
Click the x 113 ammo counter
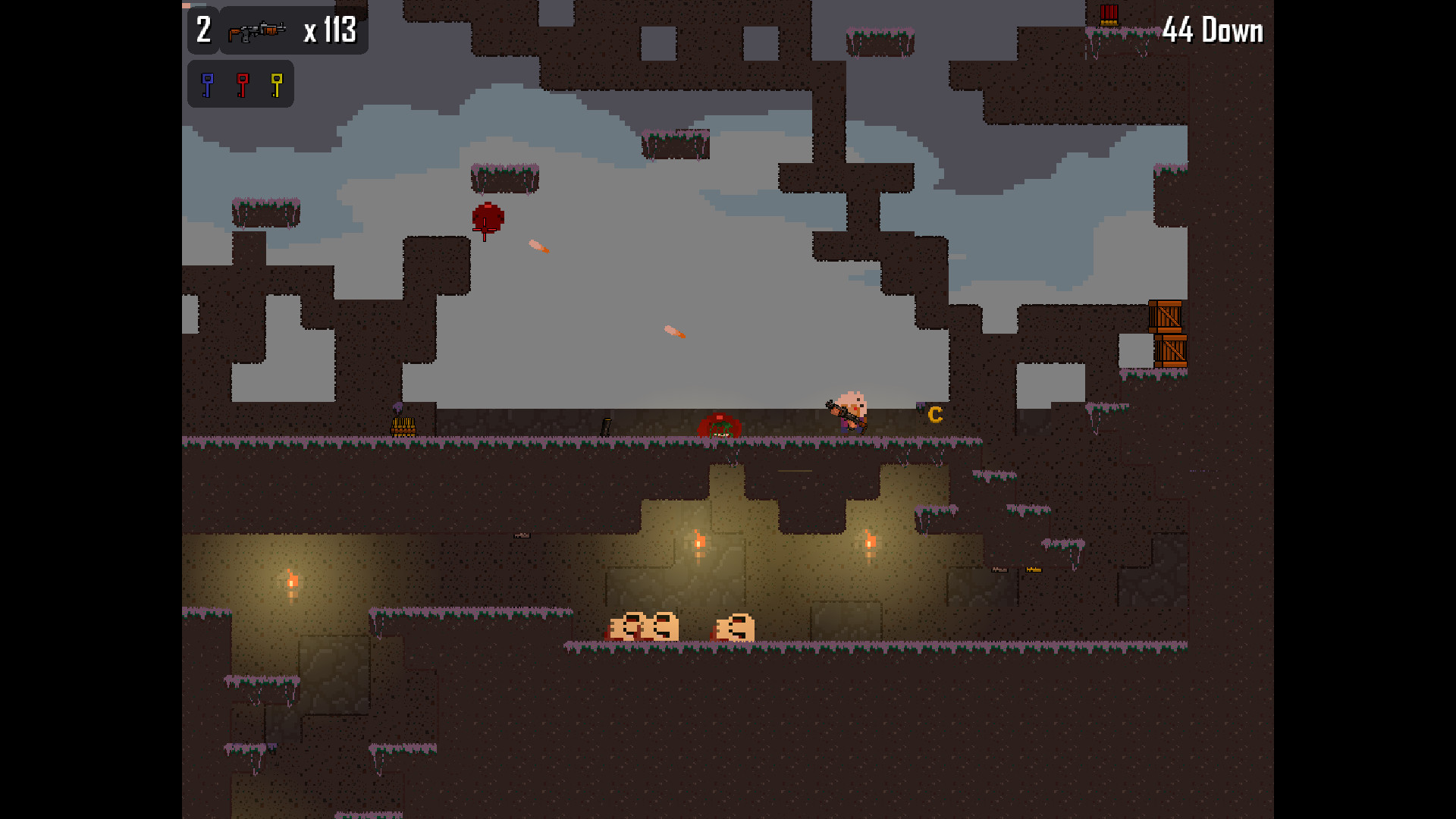tap(331, 30)
